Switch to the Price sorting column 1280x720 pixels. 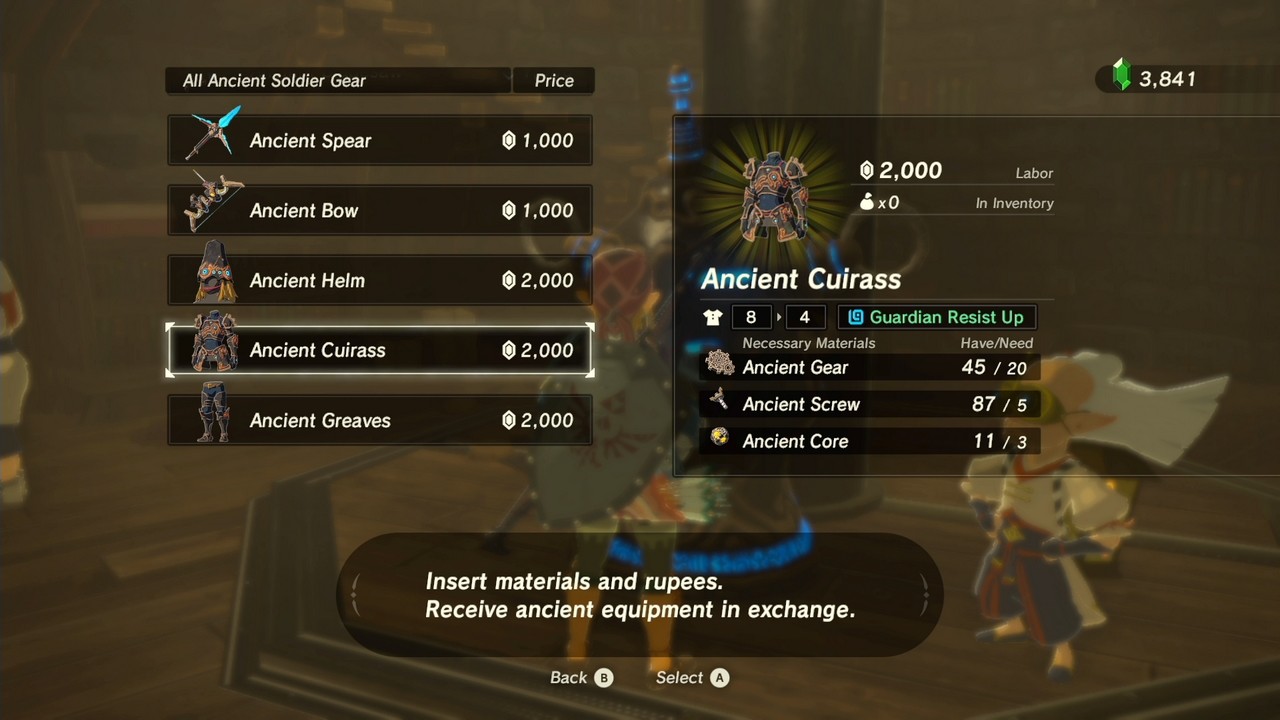553,80
